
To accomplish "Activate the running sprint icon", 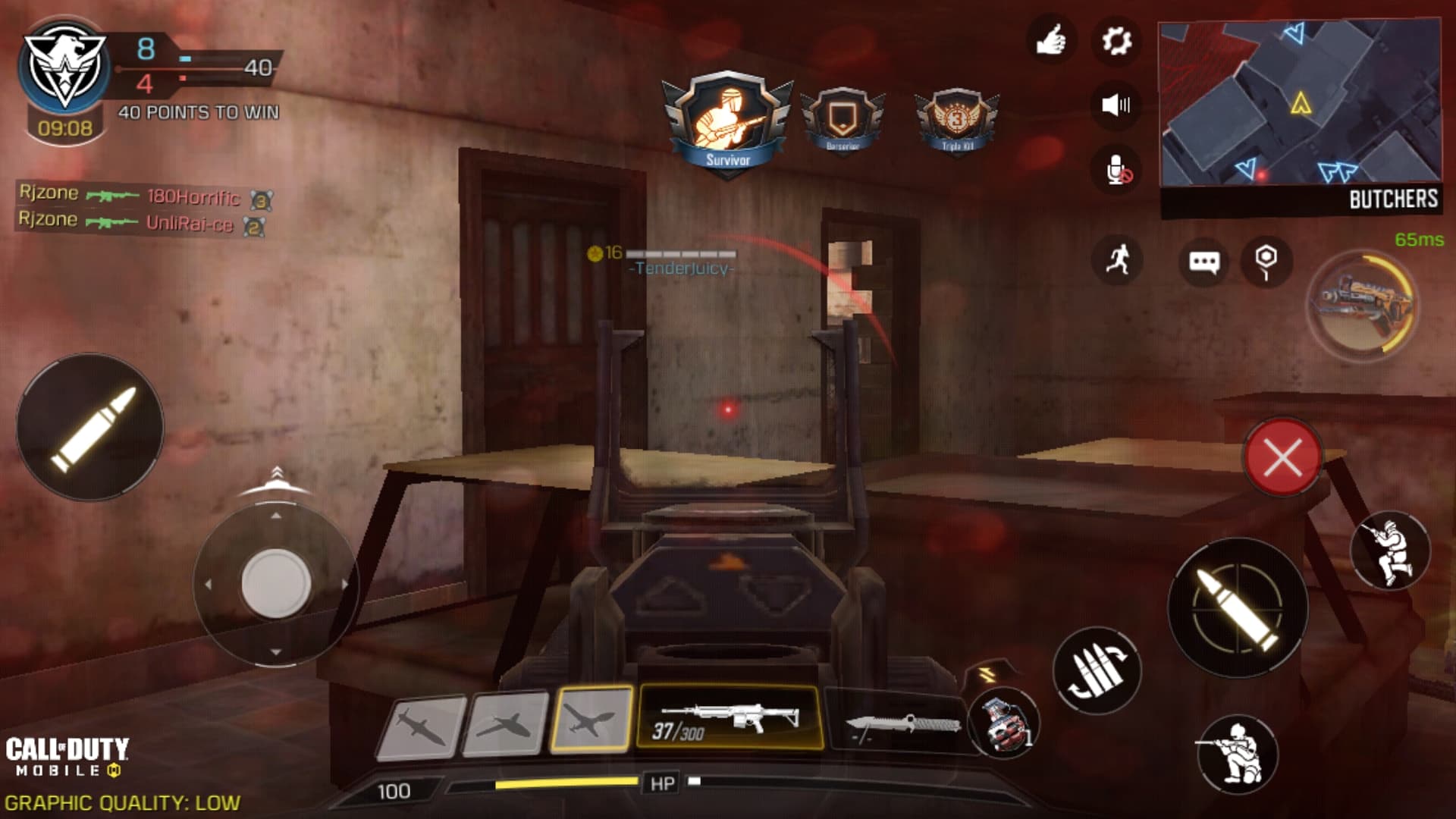I will [x=1117, y=260].
